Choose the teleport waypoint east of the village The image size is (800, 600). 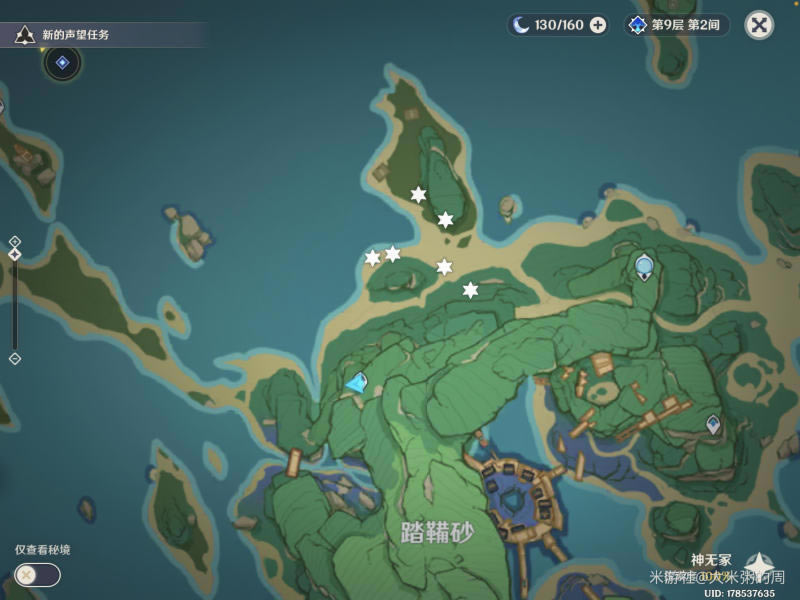click(712, 424)
